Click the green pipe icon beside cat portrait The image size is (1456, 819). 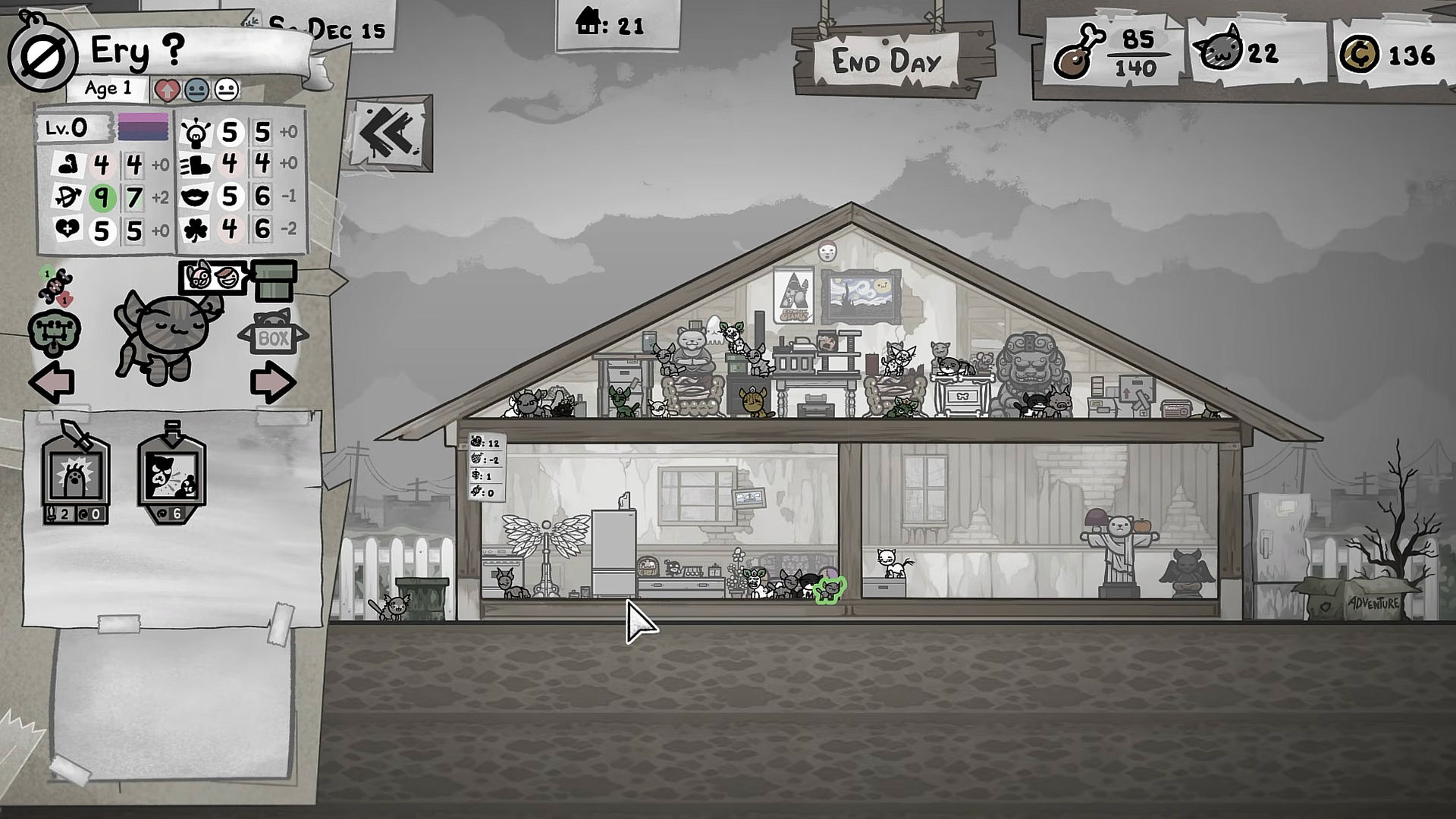tap(275, 280)
